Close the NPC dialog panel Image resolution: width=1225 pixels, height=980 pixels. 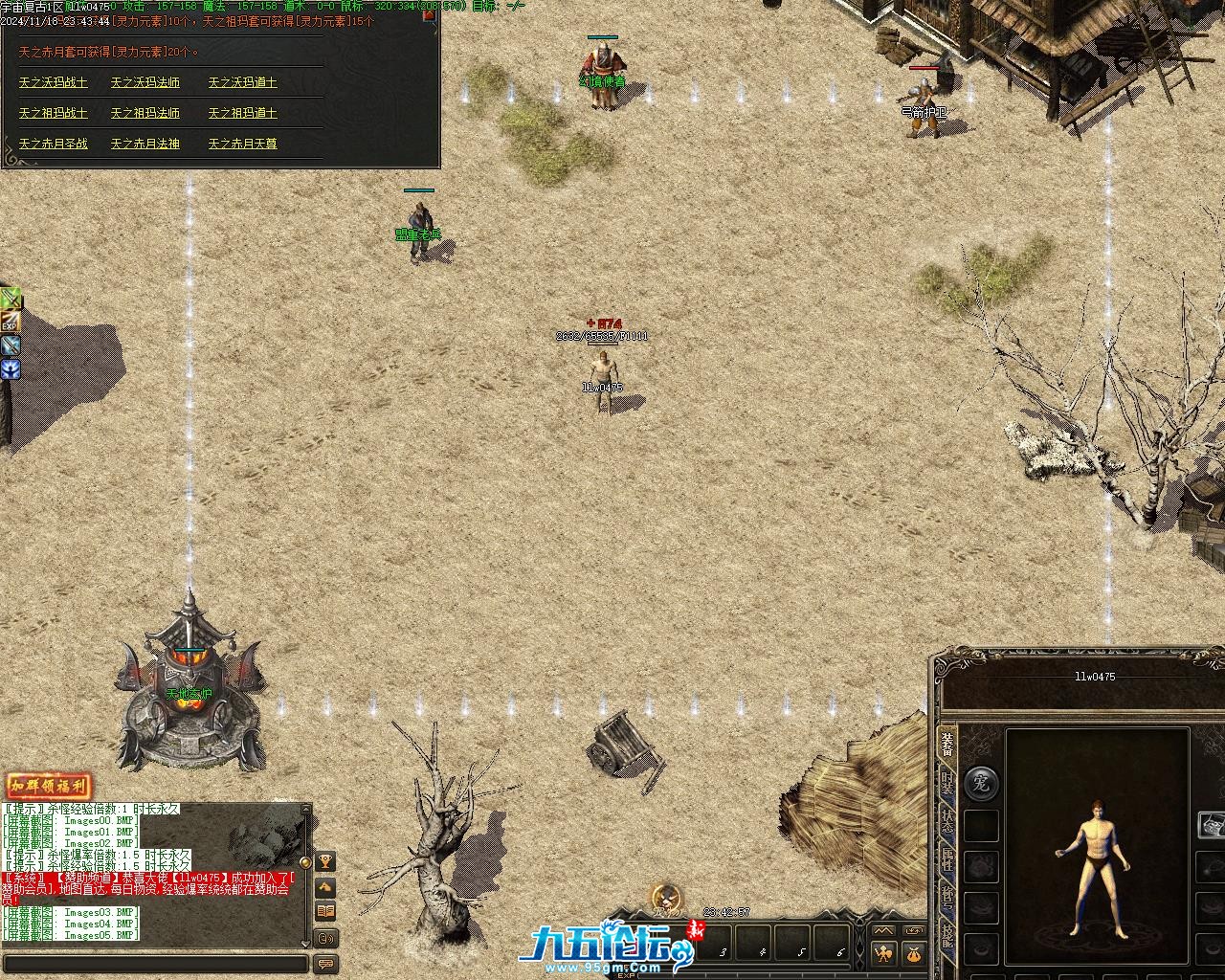pyautogui.click(x=430, y=14)
